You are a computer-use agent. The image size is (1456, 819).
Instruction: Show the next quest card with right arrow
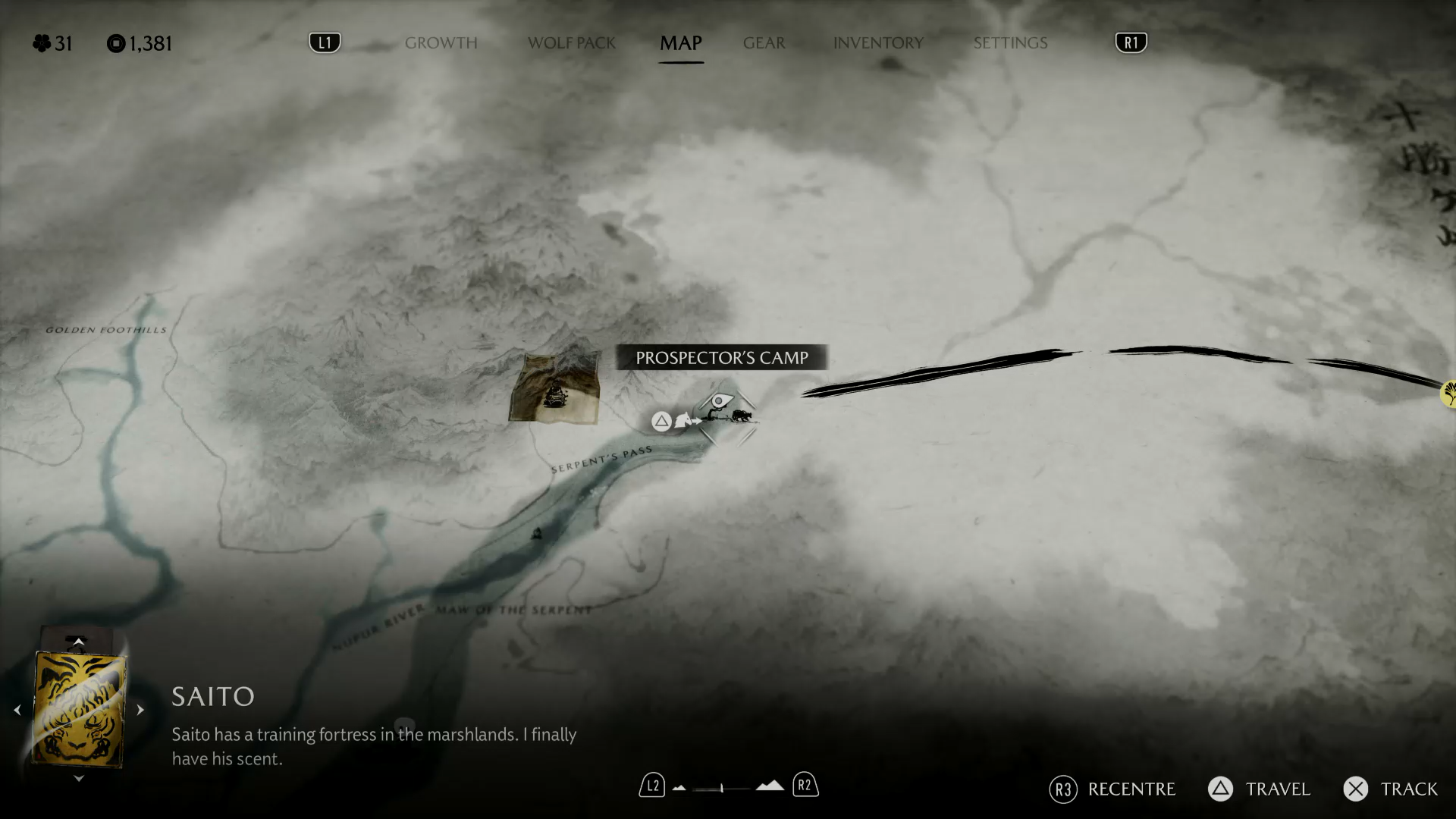[x=140, y=711]
